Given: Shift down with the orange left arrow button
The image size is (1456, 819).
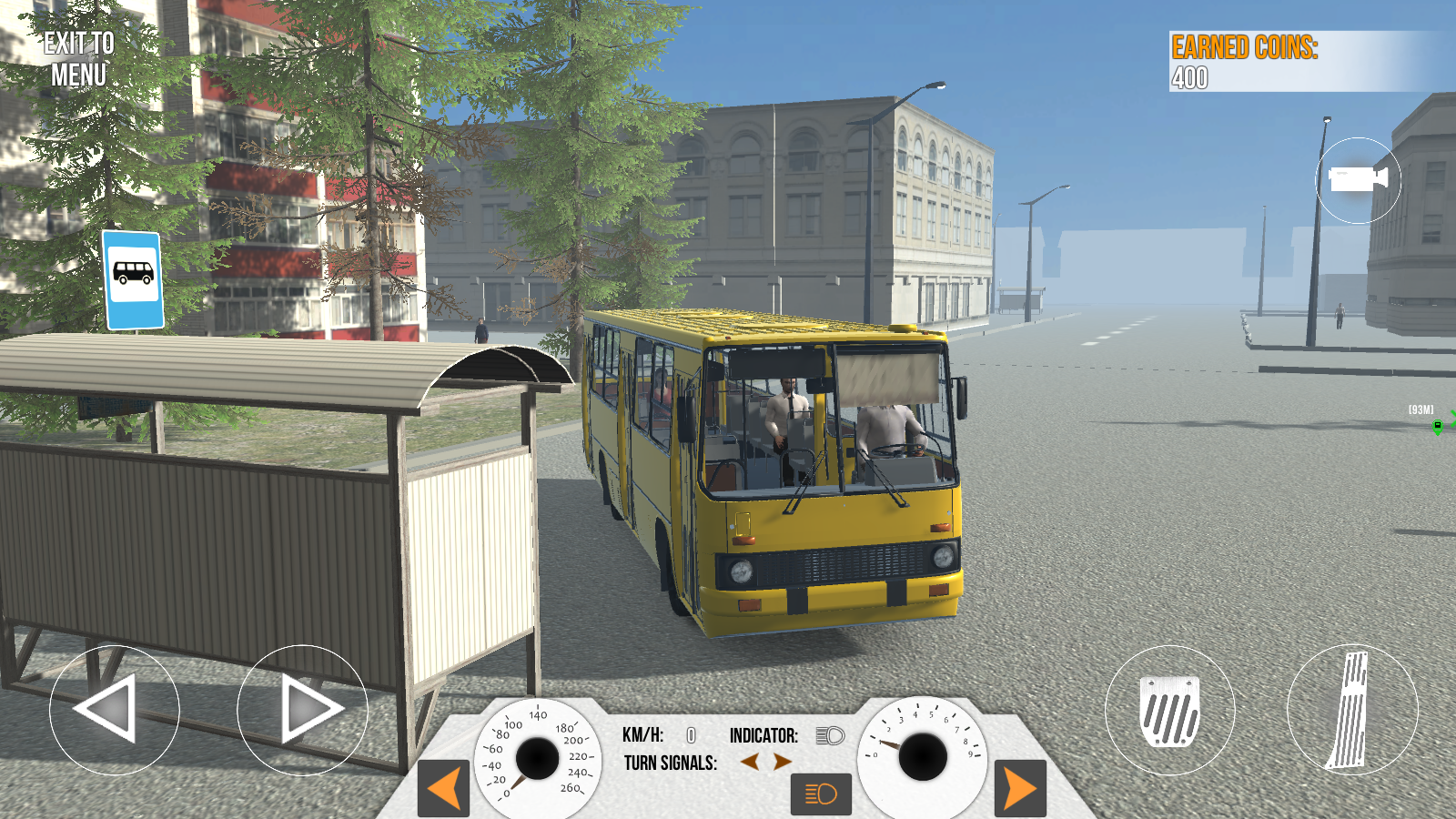Looking at the screenshot, I should [x=443, y=788].
